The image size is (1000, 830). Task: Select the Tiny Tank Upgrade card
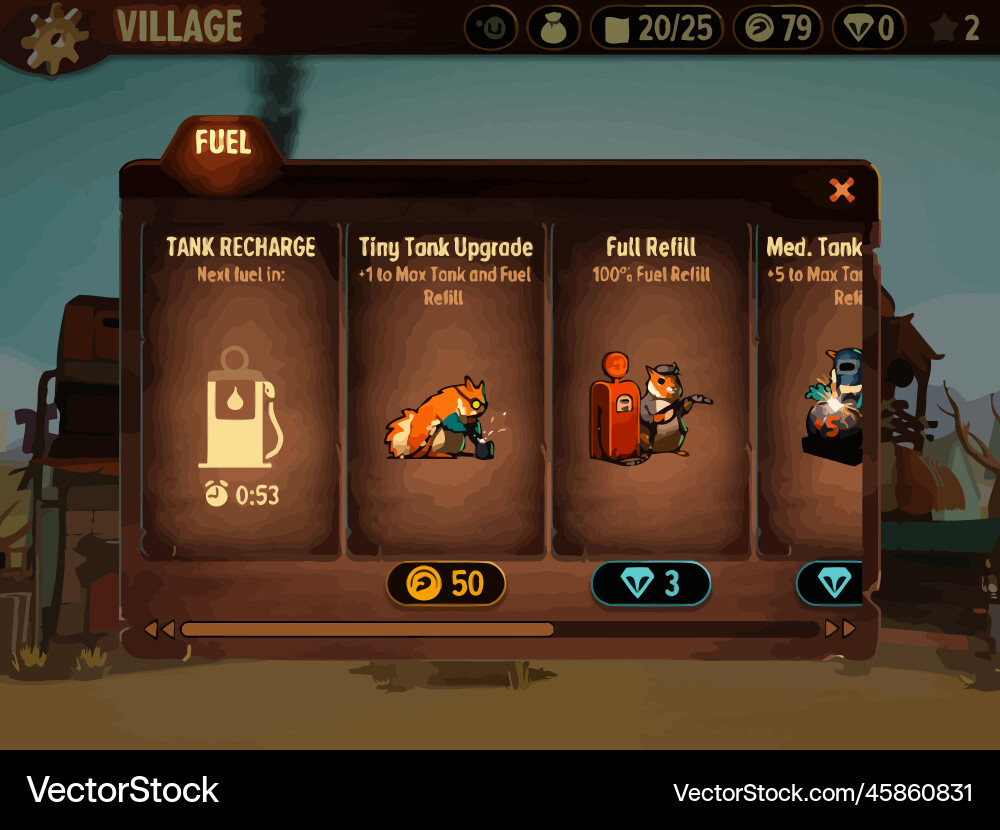446,390
